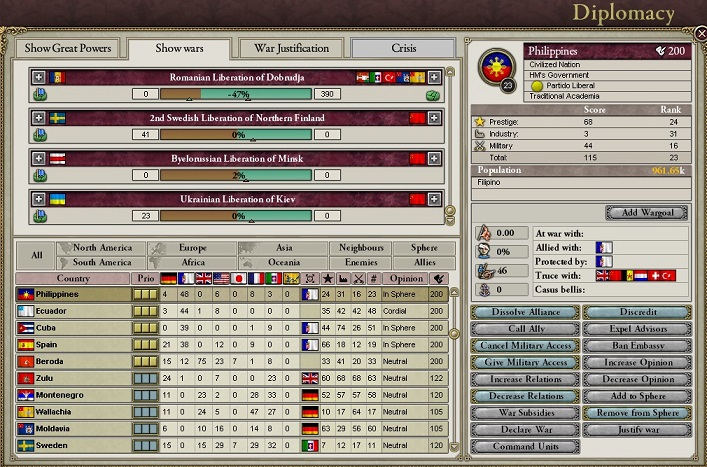Close the Diplomacy window
This screenshot has width=707, height=467.
tap(700, 33)
